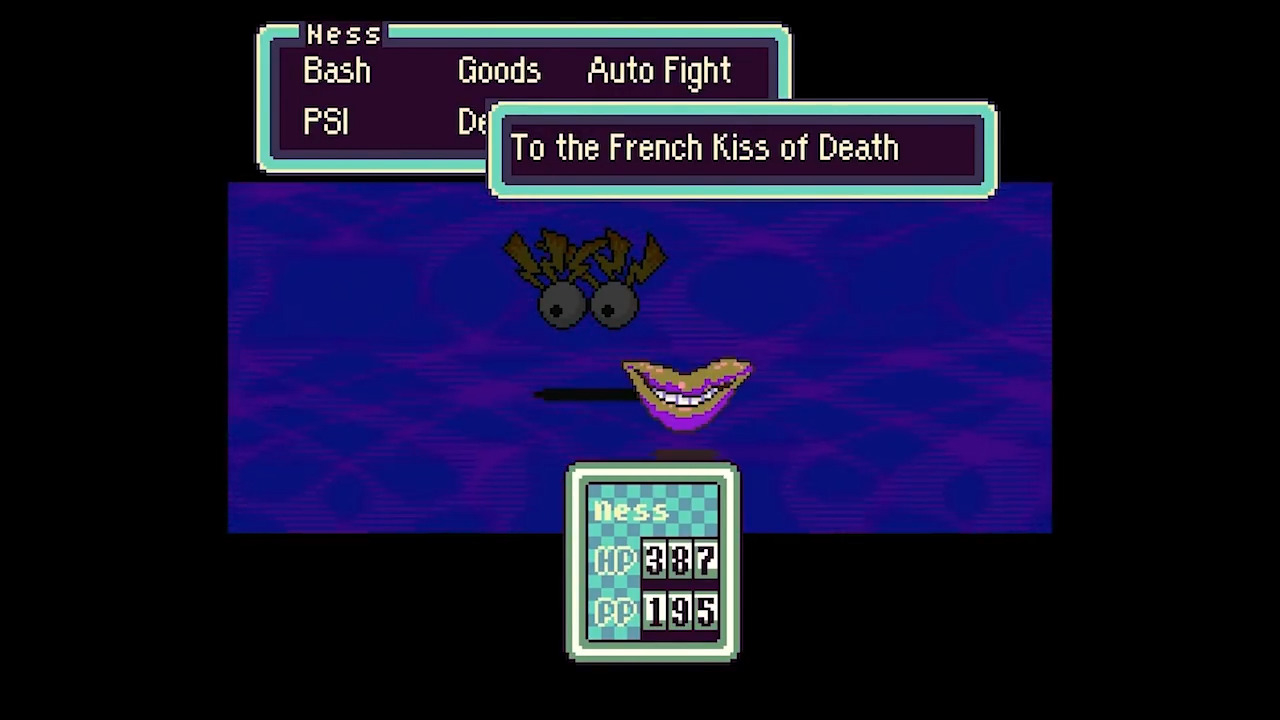
Task: Choose Auto Fight
Action: tap(659, 71)
